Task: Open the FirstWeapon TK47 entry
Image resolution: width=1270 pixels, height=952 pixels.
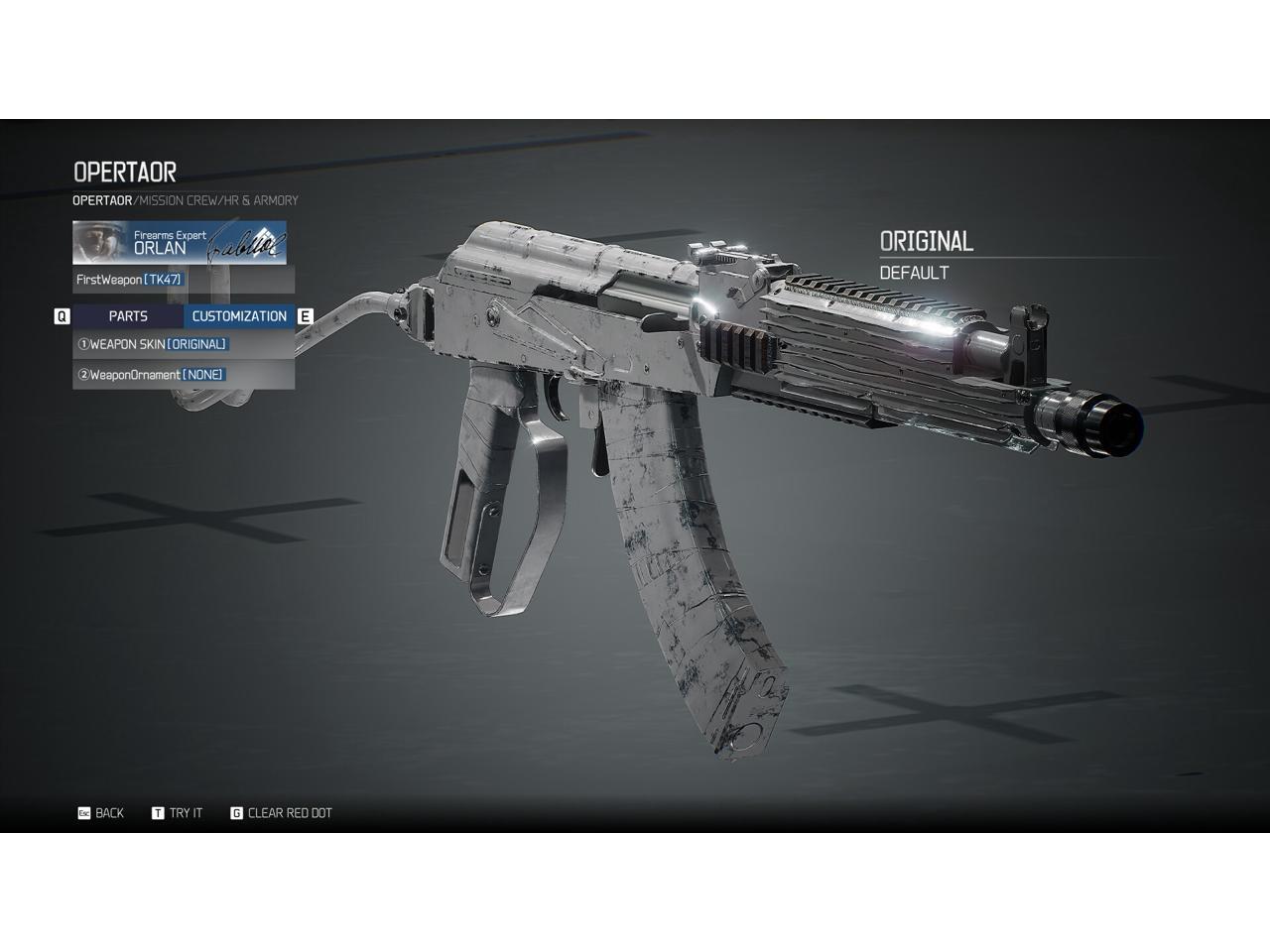Action: (x=184, y=280)
